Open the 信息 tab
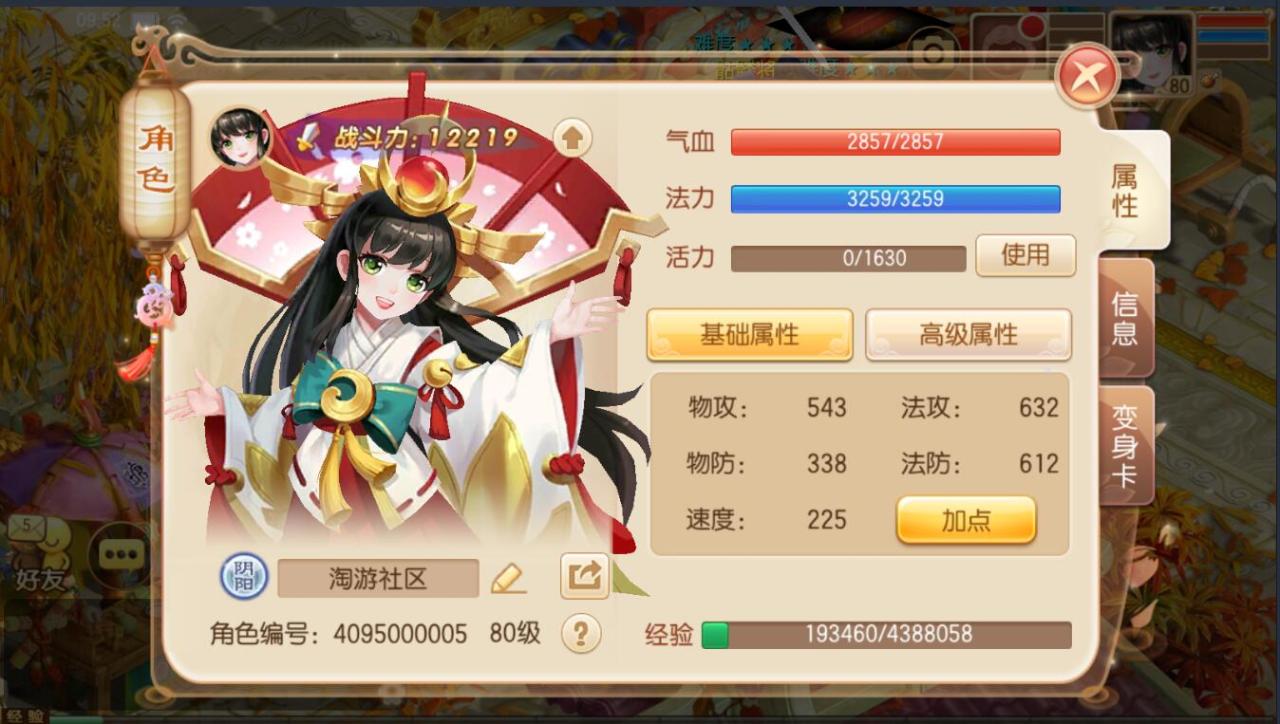The width and height of the screenshot is (1280, 724). [1125, 318]
